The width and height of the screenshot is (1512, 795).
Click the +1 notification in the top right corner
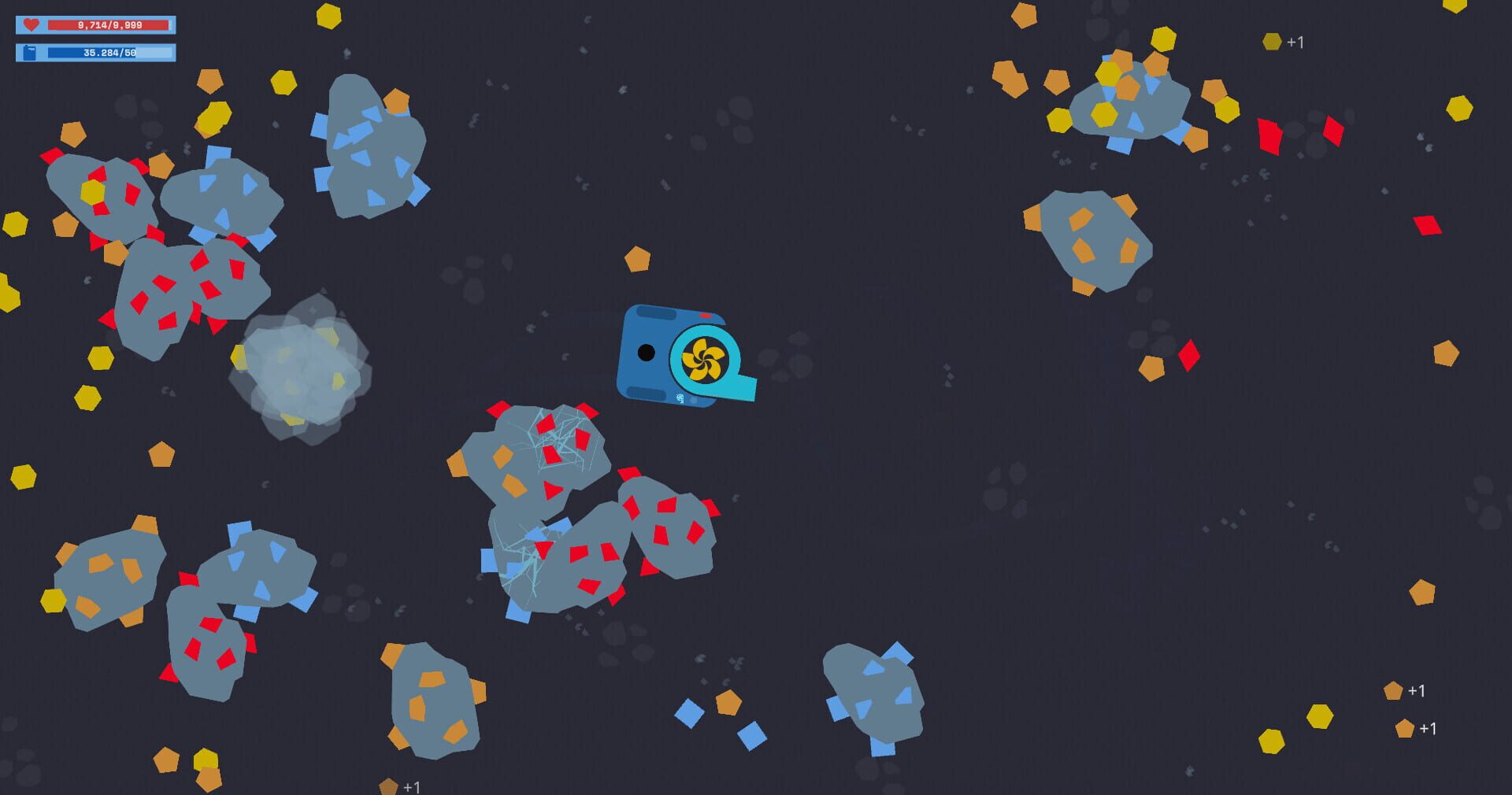[x=1295, y=43]
